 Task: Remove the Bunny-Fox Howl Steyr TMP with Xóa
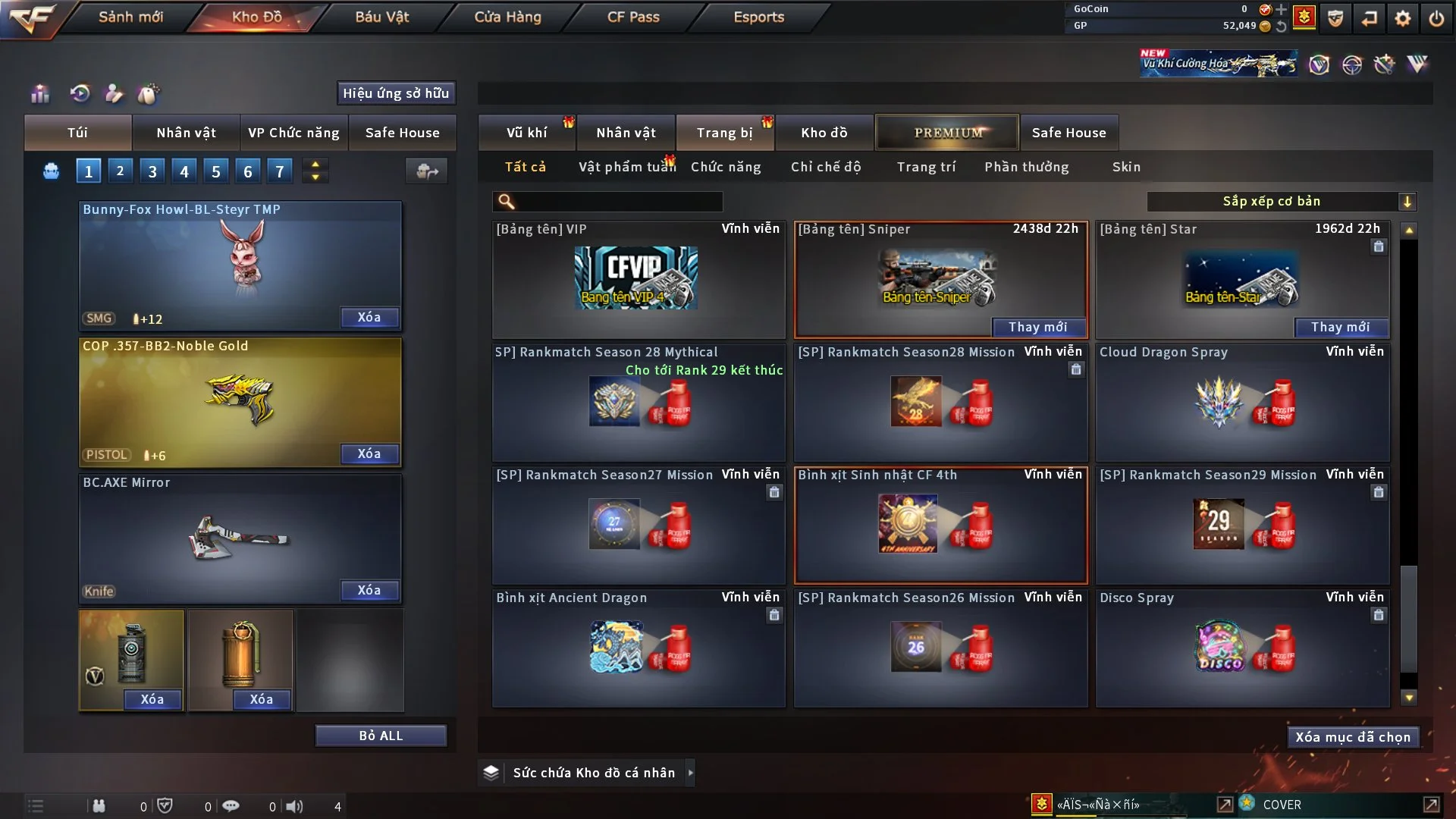[369, 318]
